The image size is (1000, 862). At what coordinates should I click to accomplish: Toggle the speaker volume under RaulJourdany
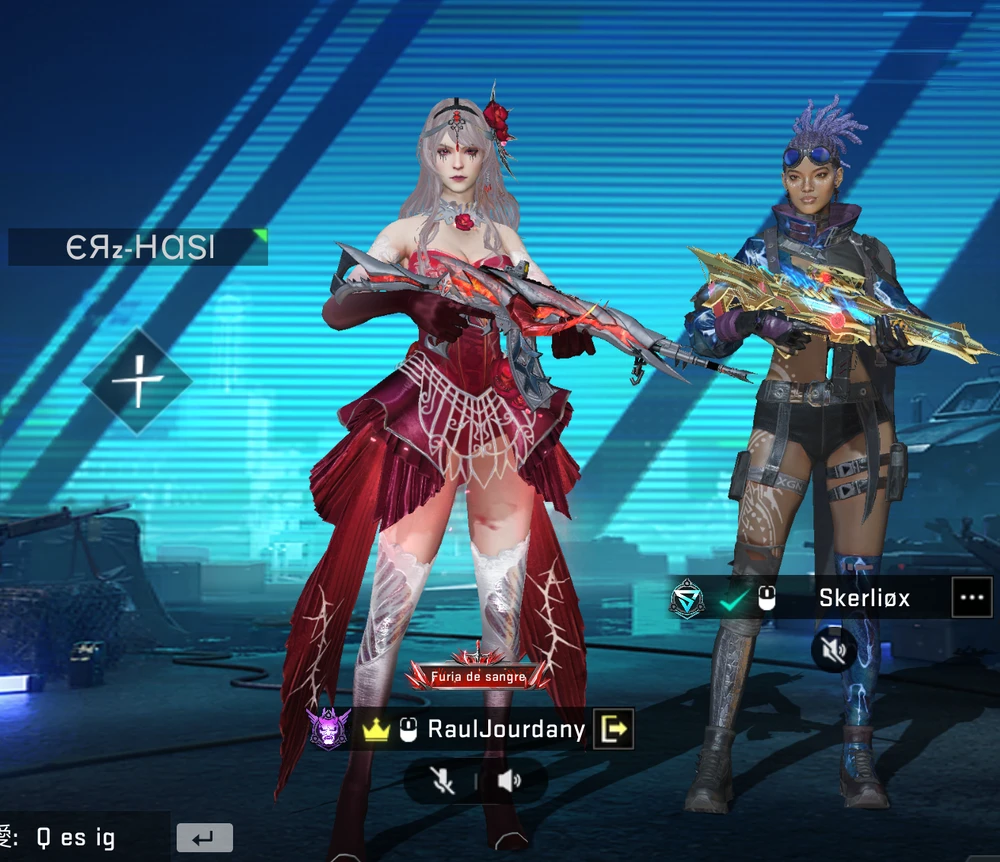click(x=509, y=781)
